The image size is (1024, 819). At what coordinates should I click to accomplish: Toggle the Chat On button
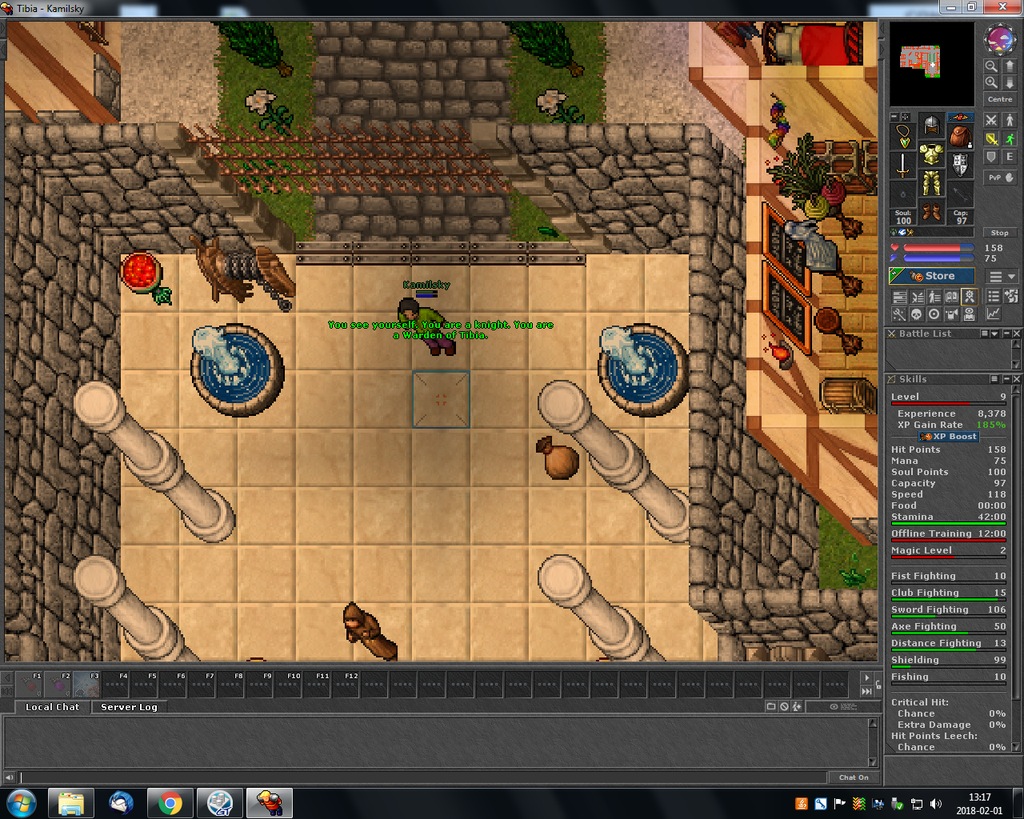click(x=853, y=777)
